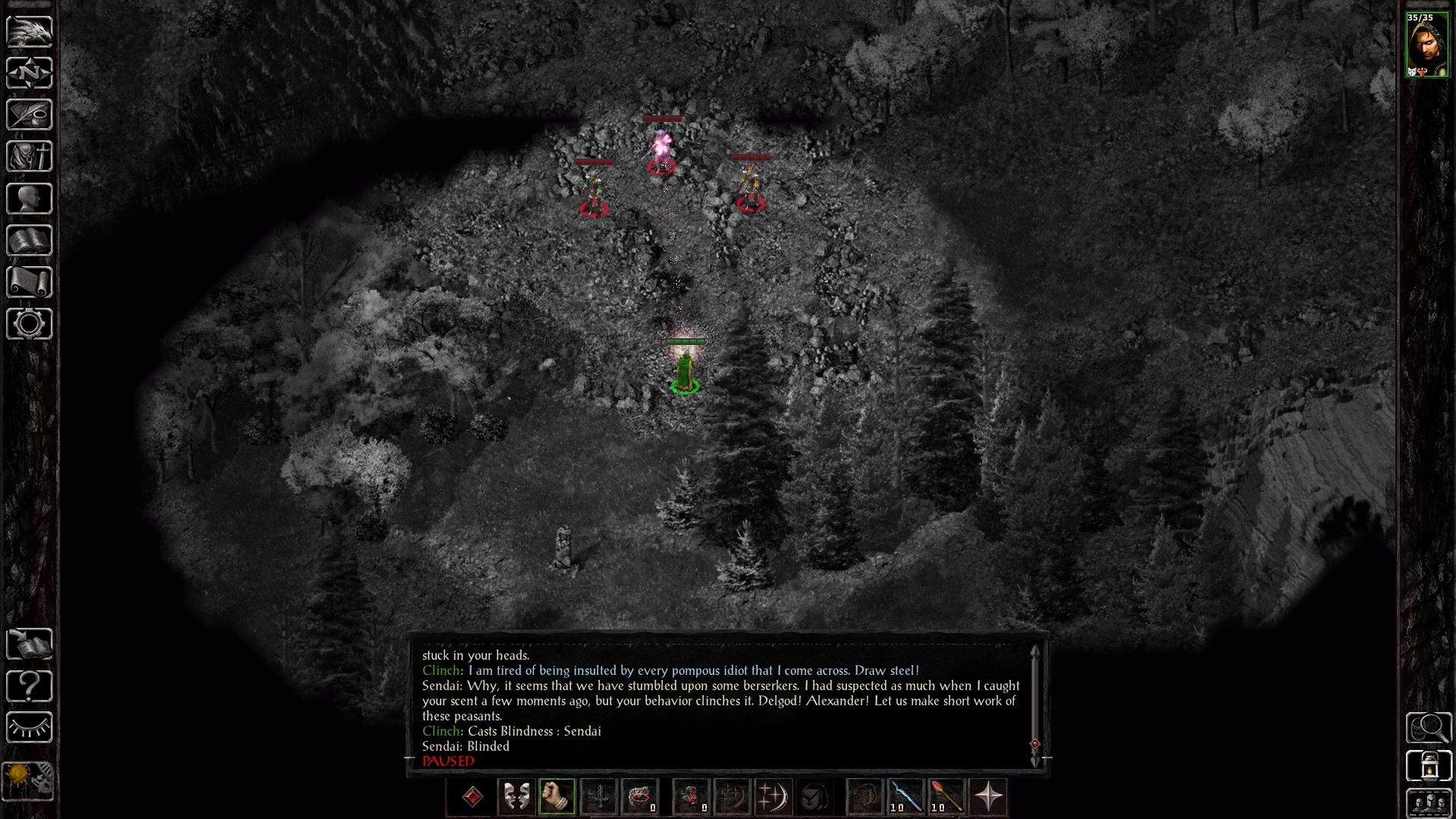The image size is (1456, 819).
Task: Select the hooded character portrait
Action: pyautogui.click(x=1426, y=45)
